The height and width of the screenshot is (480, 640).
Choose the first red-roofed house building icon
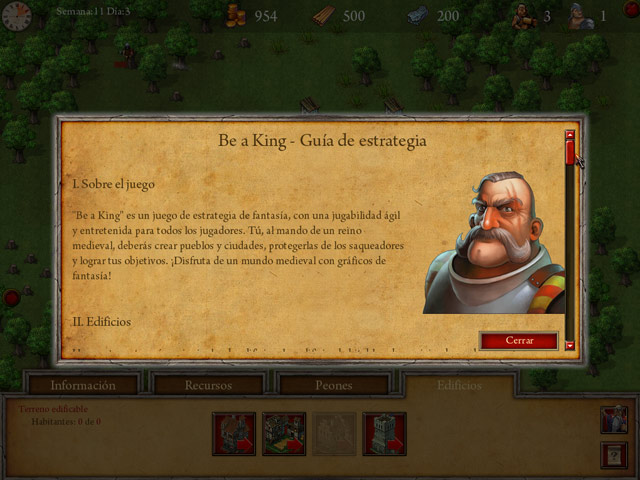234,433
